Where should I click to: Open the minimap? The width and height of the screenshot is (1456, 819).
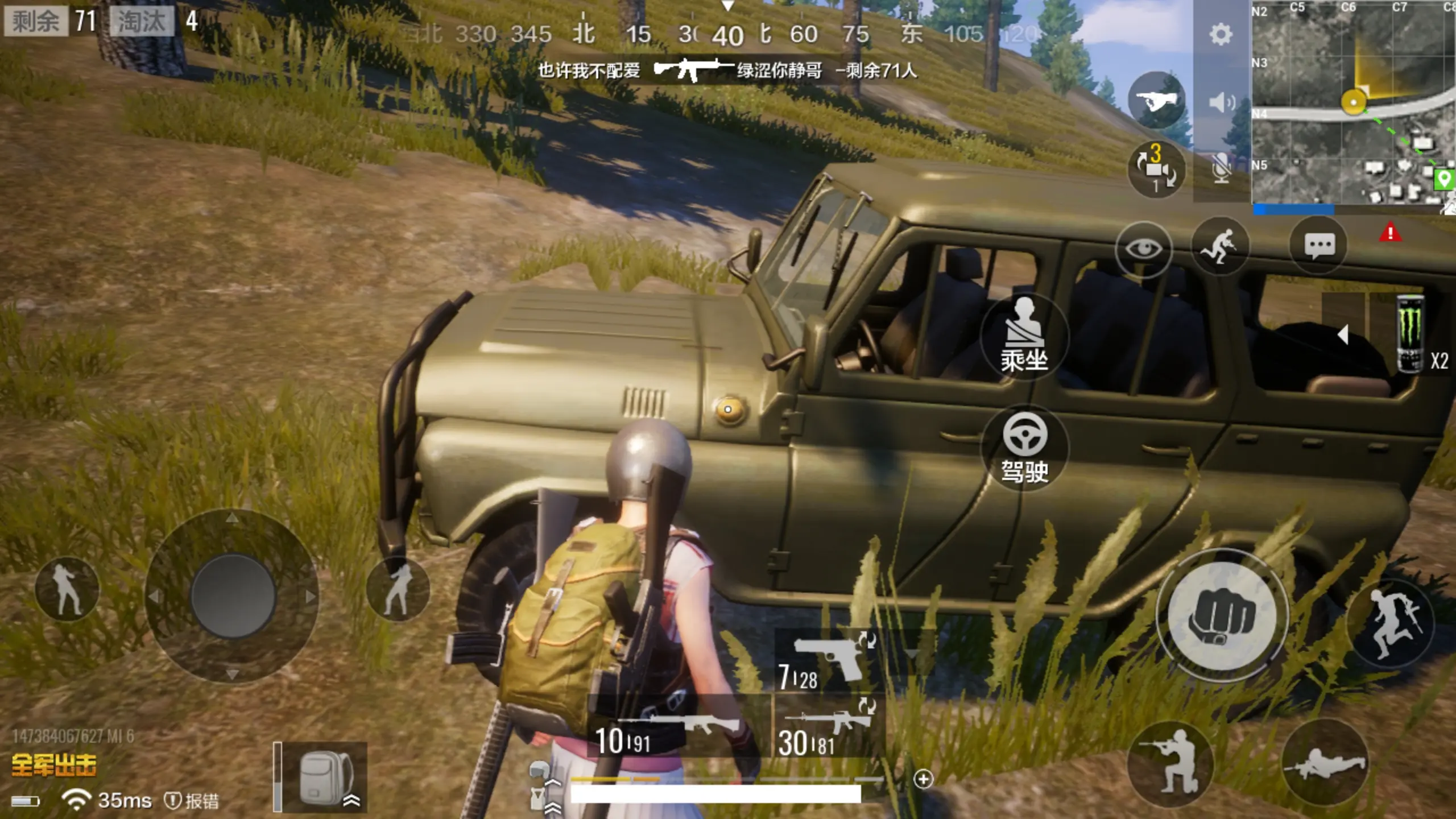coord(1354,102)
